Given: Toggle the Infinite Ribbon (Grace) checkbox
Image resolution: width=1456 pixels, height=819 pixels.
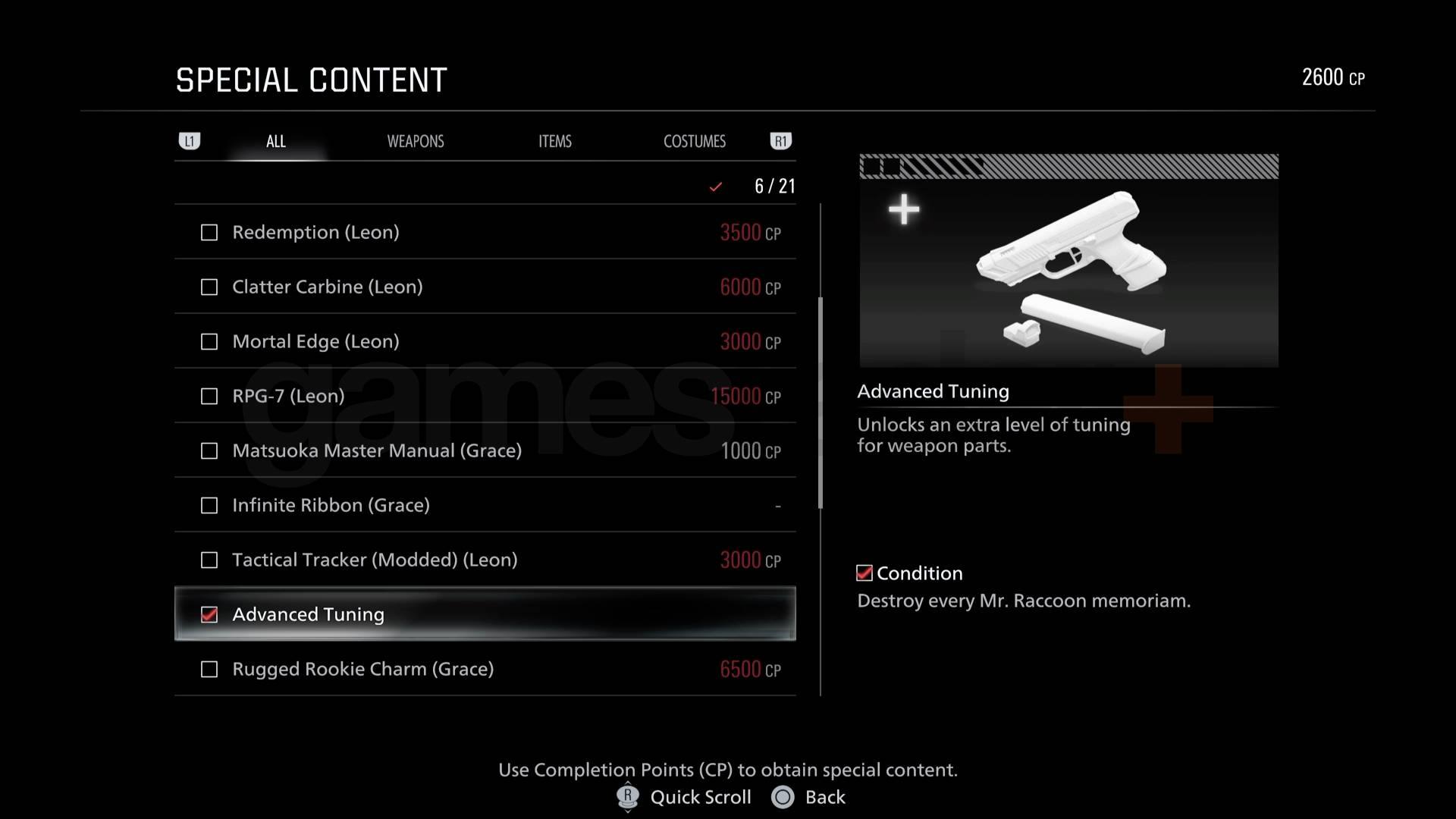Looking at the screenshot, I should click(x=209, y=505).
